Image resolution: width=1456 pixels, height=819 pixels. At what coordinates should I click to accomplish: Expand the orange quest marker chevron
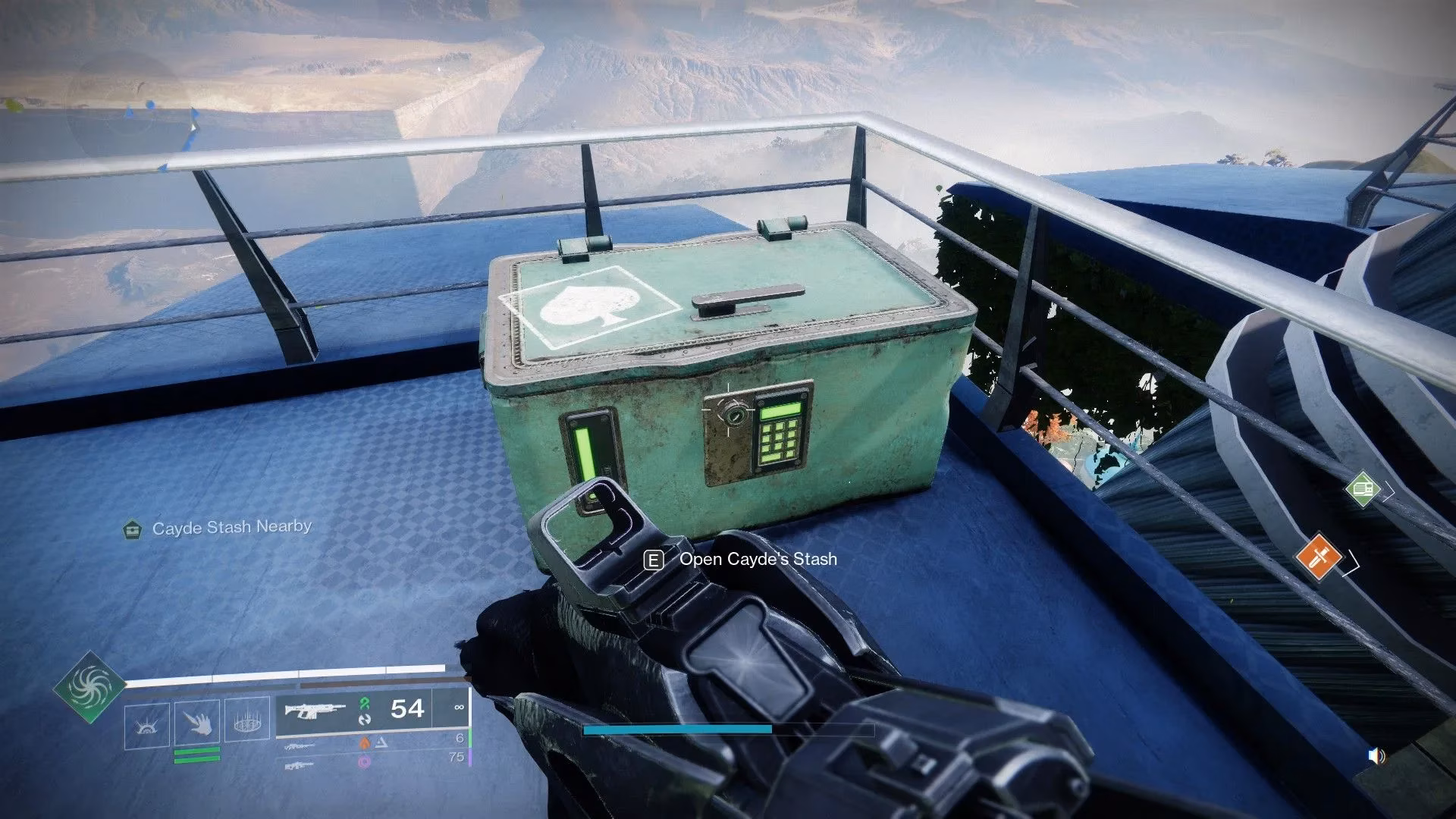pos(1351,563)
